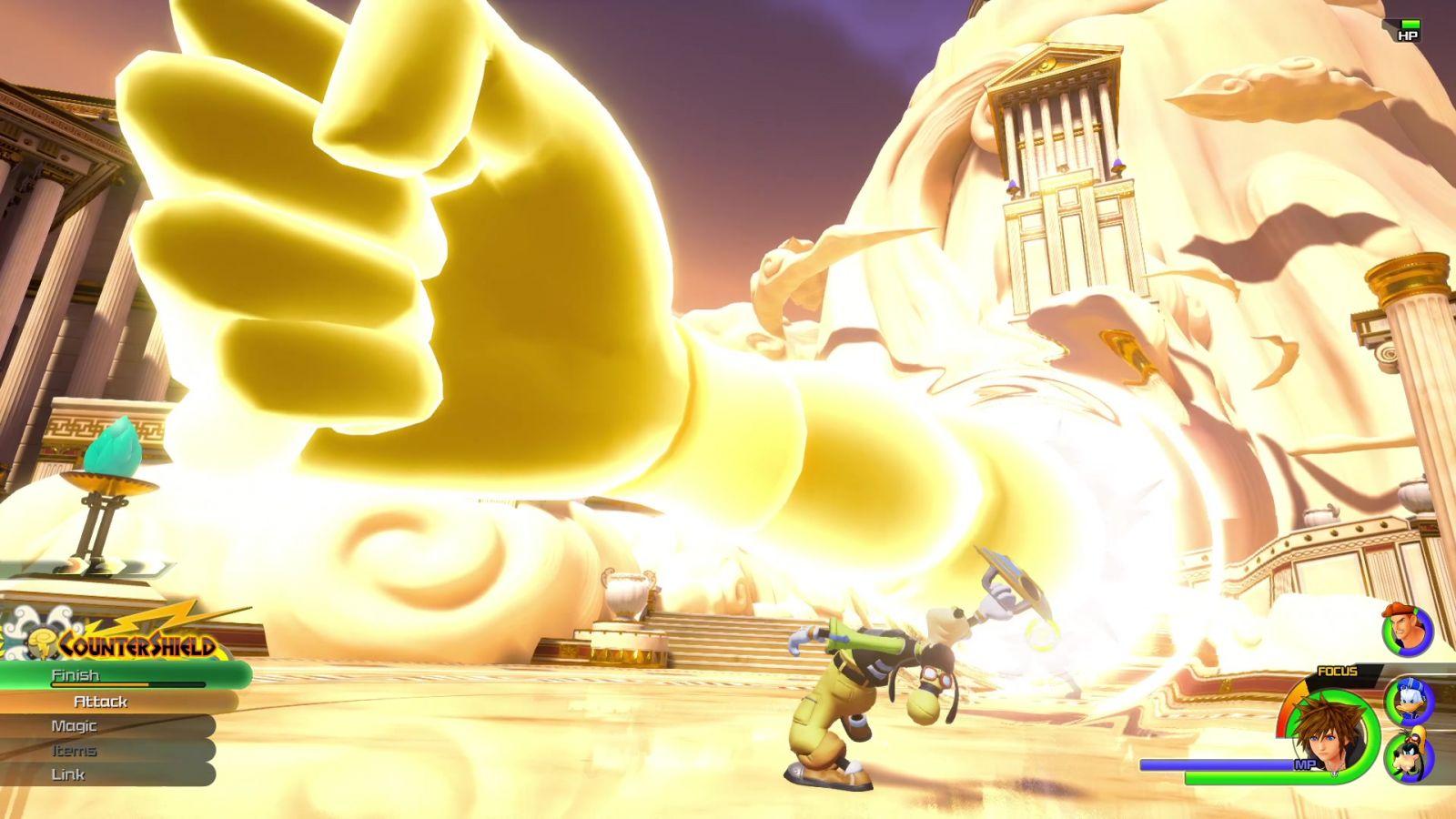
Task: Choose the Items command
Action: (75, 751)
